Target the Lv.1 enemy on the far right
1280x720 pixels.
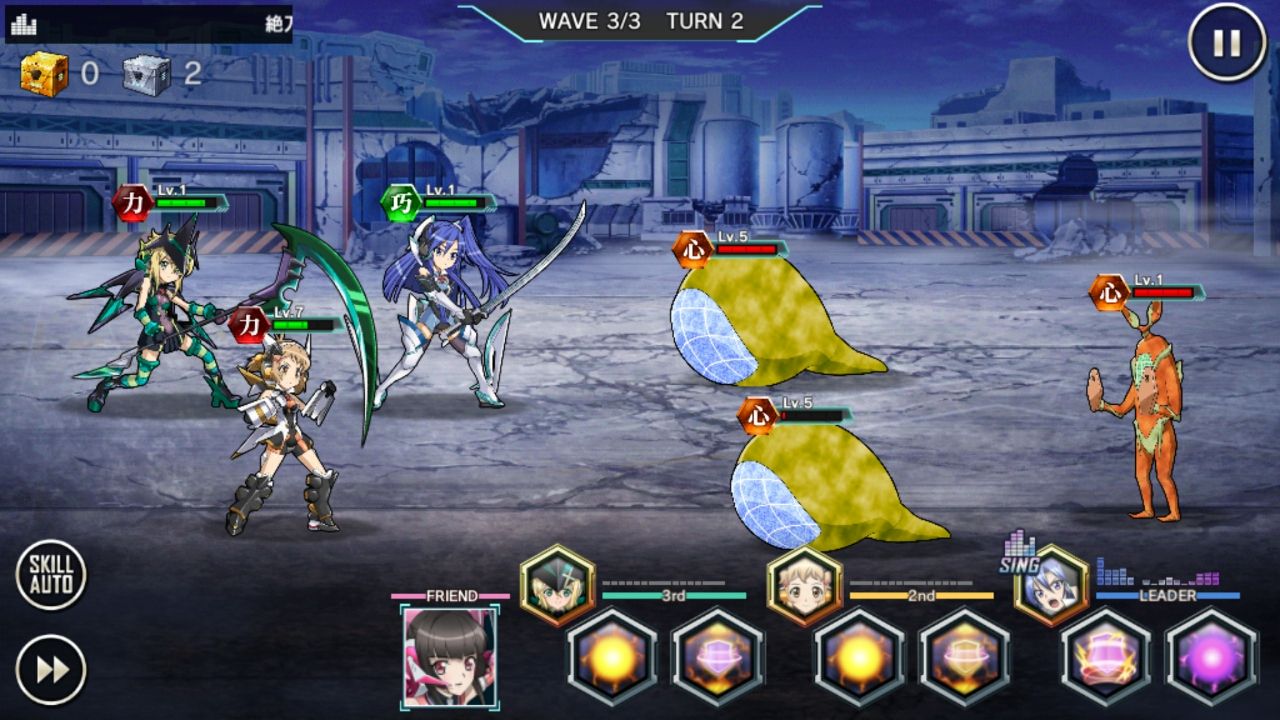pyautogui.click(x=1155, y=400)
